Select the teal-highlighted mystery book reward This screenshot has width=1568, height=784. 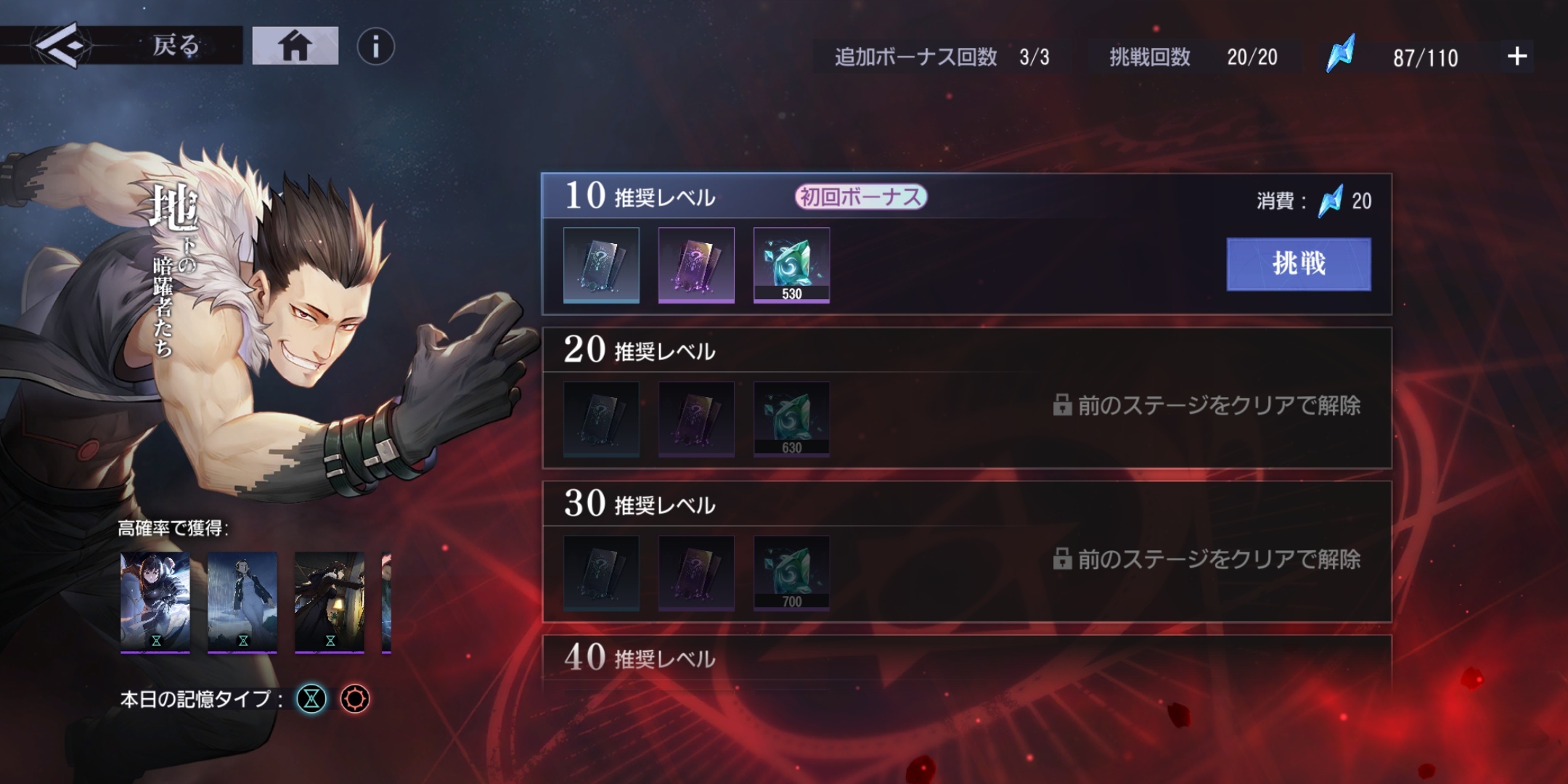601,265
